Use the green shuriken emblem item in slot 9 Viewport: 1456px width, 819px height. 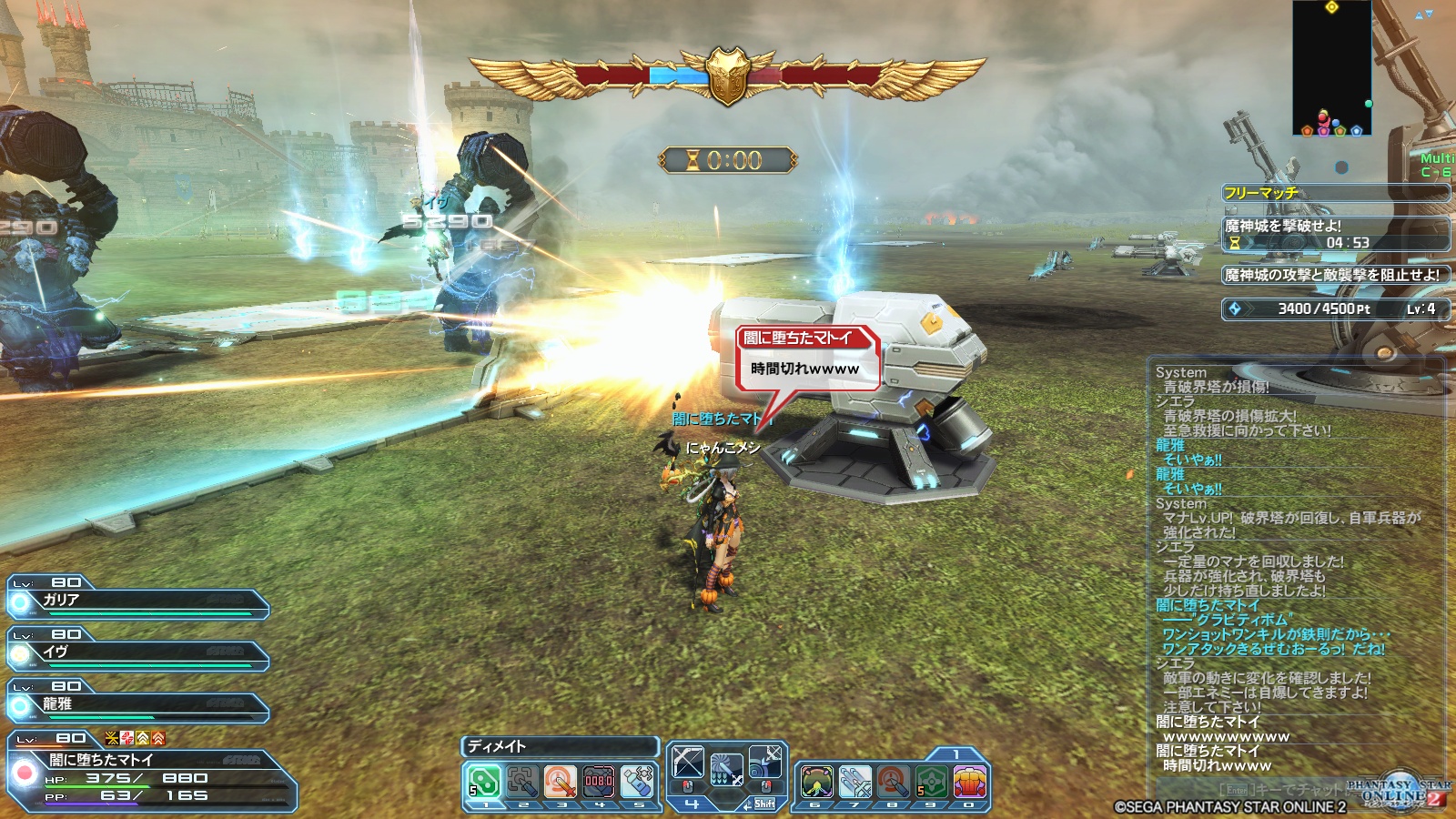click(931, 781)
